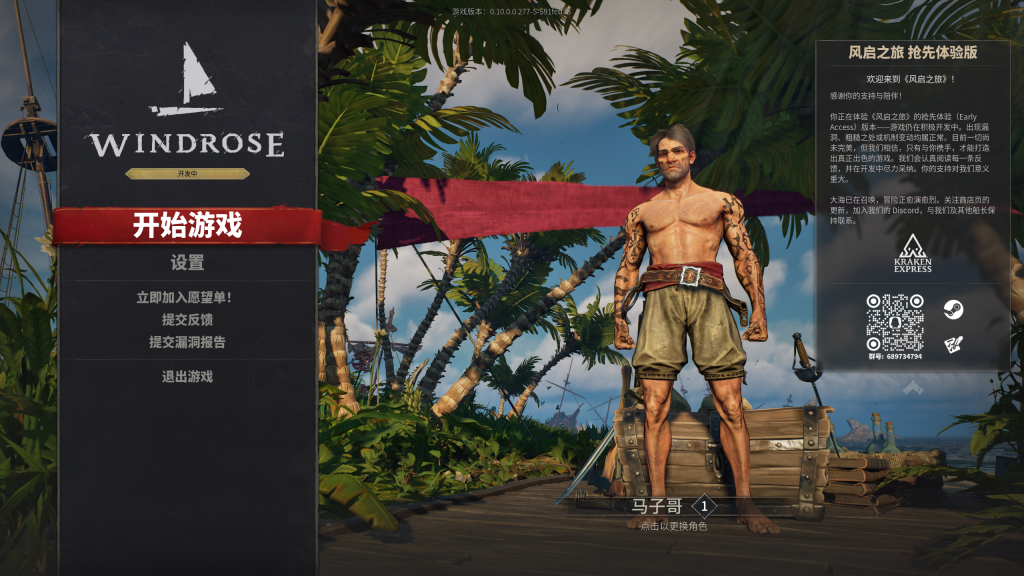Start the game with 开始游戏
This screenshot has width=1024, height=576.
click(187, 226)
